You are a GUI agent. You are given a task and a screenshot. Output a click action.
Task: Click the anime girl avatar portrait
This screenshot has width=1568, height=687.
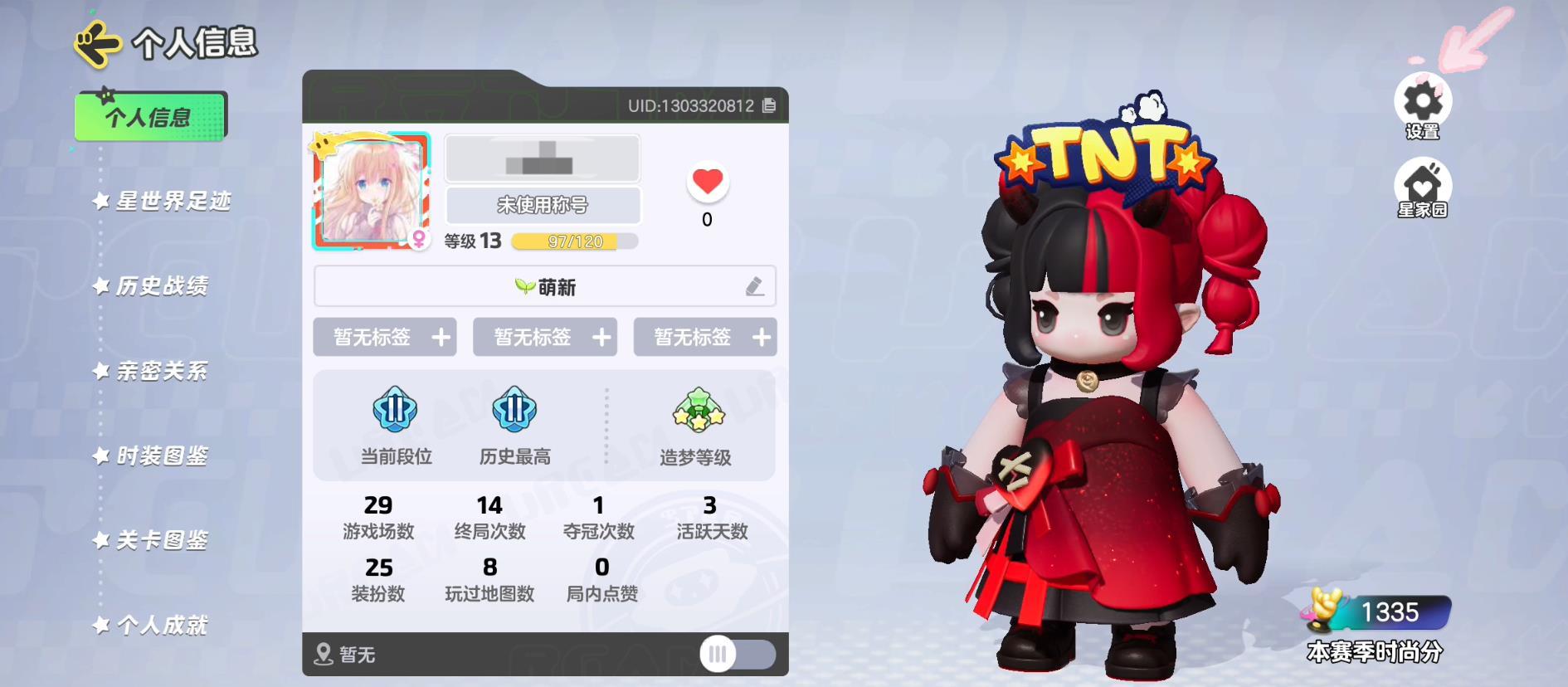tap(371, 191)
